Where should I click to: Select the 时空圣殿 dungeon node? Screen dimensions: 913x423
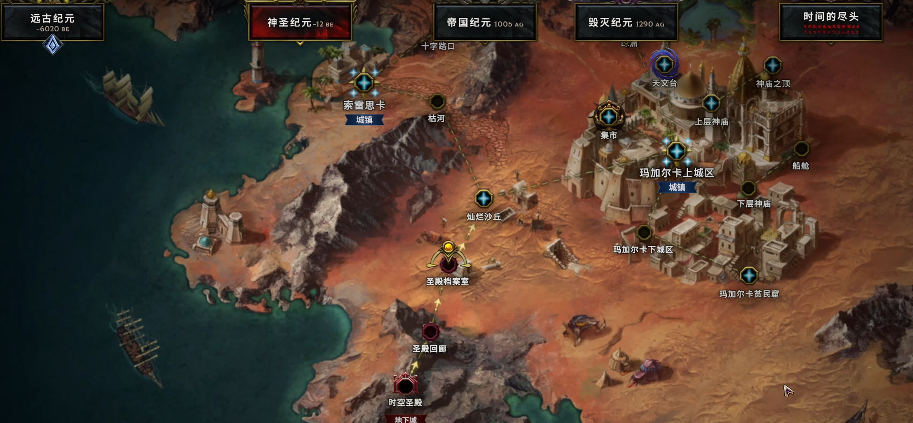coord(405,385)
